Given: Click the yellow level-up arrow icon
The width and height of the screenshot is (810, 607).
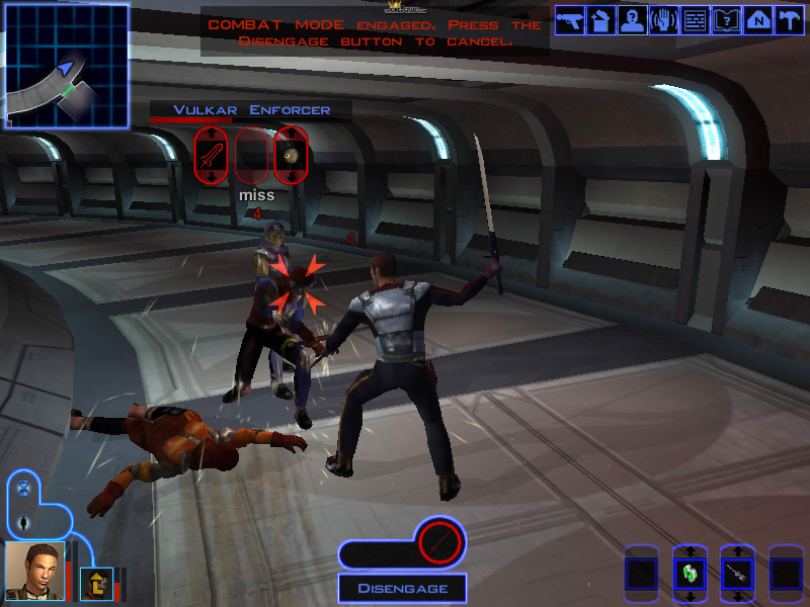Looking at the screenshot, I should [98, 583].
